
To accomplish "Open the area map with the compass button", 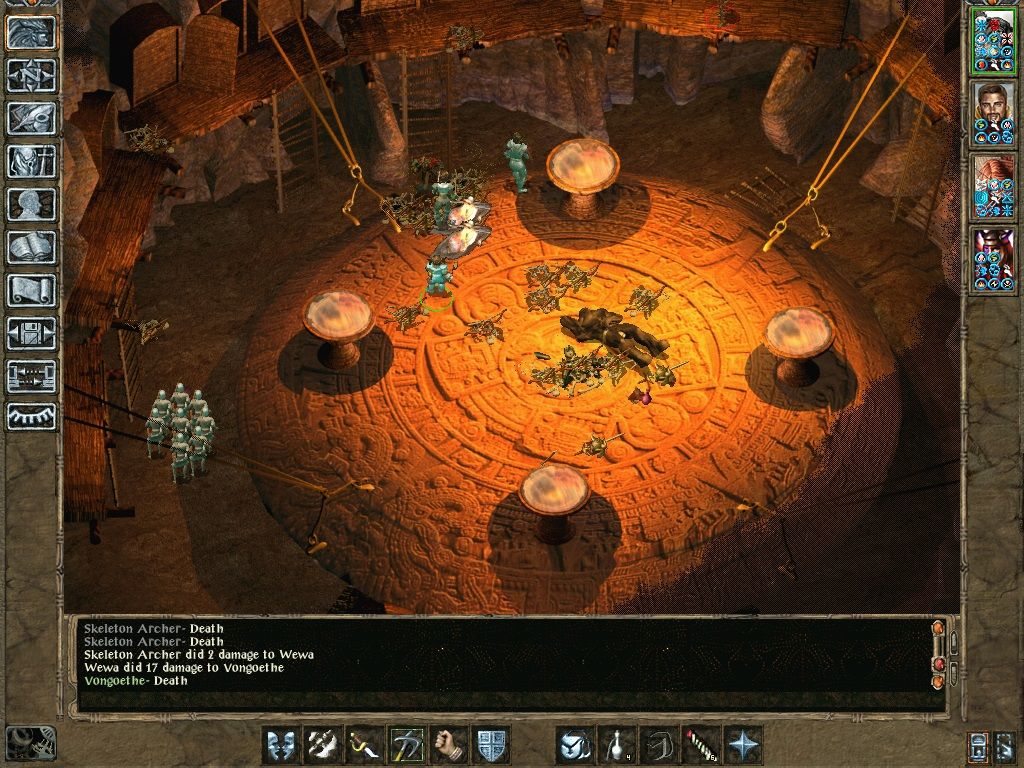I will coord(31,75).
